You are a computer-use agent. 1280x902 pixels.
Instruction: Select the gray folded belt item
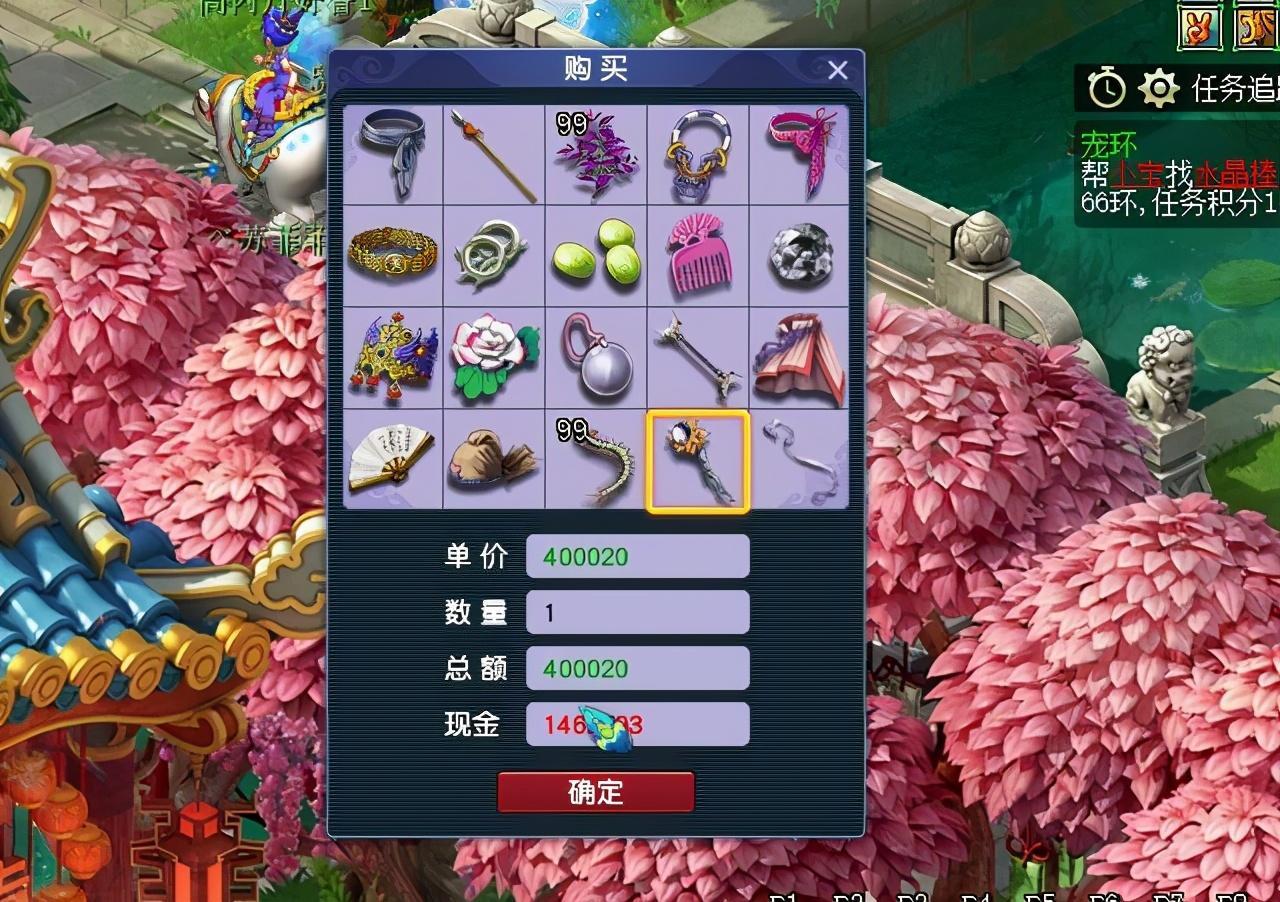[x=393, y=156]
